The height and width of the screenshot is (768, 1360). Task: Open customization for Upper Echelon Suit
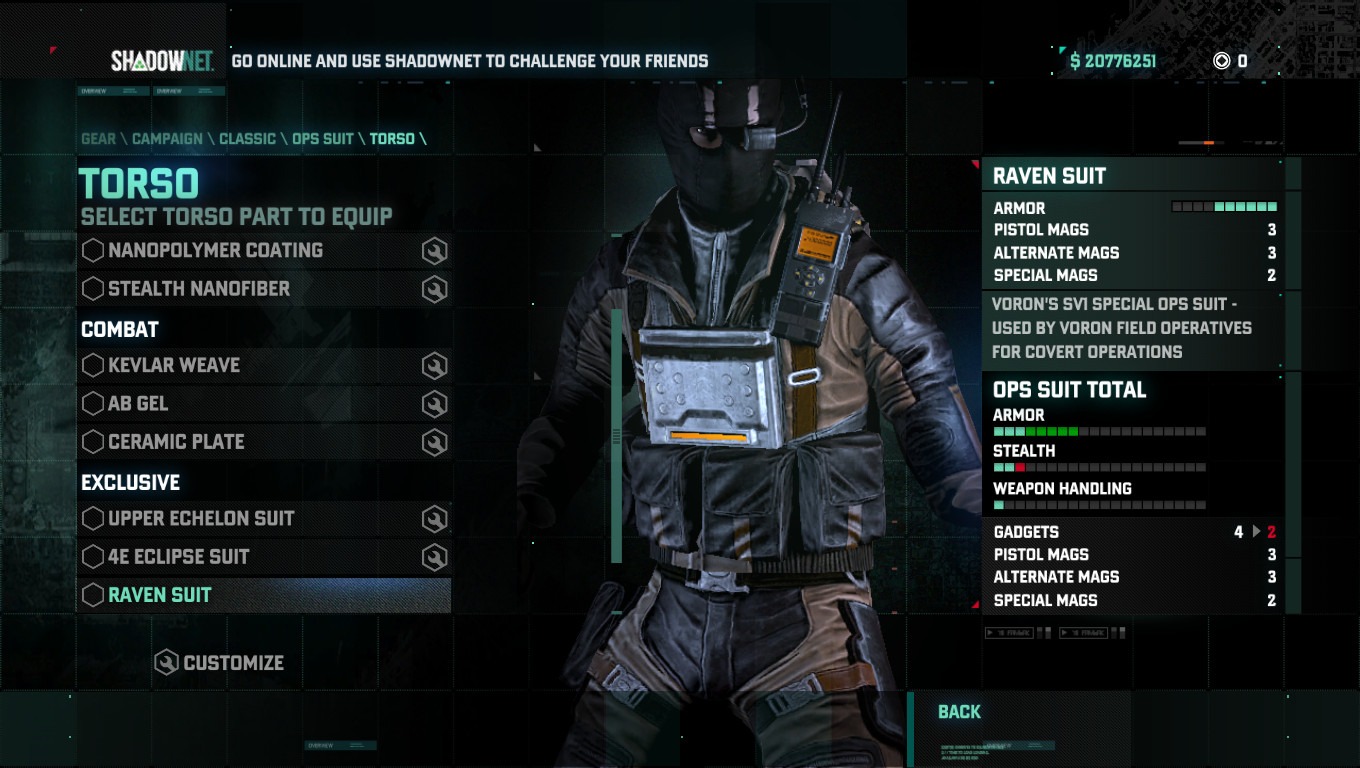tap(432, 518)
